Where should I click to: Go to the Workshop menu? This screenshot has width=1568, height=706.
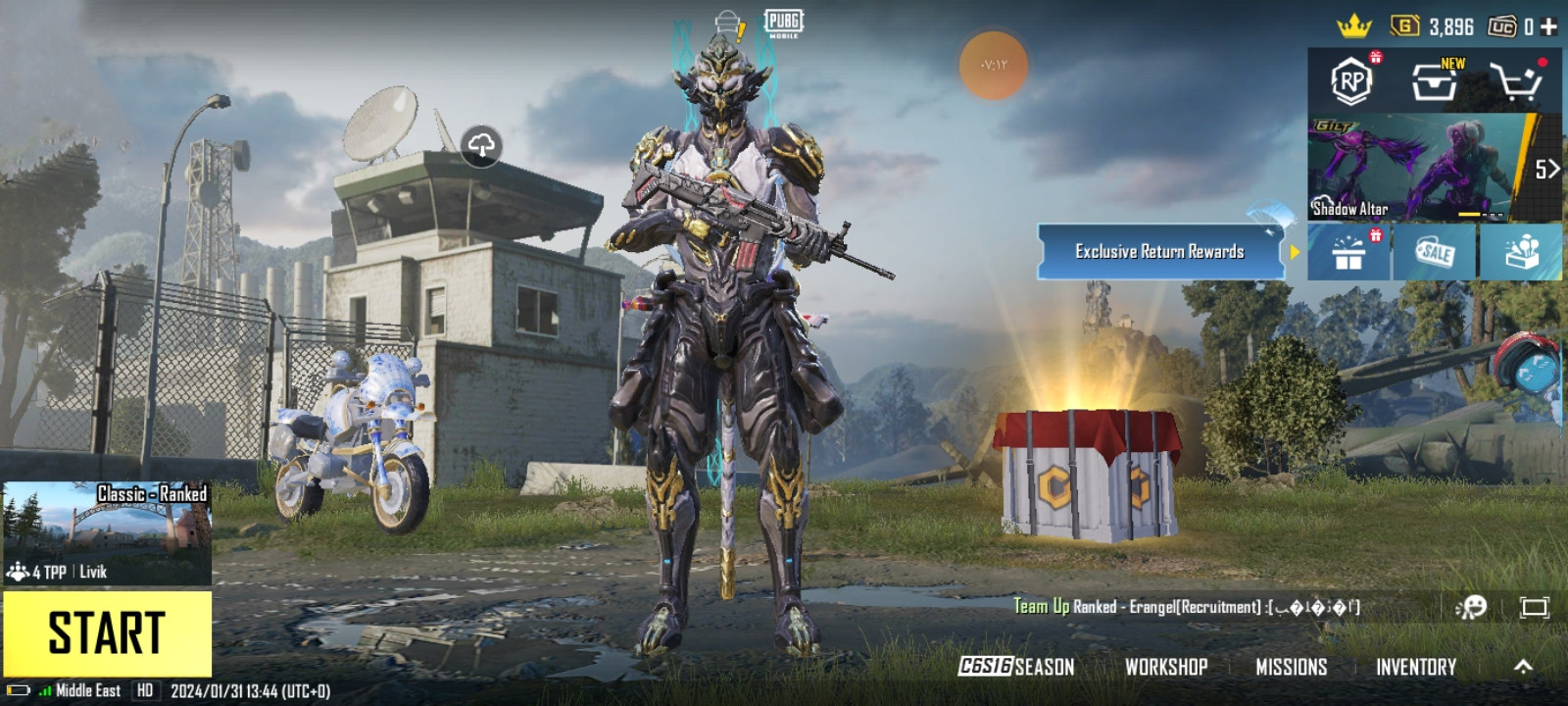[x=1166, y=667]
